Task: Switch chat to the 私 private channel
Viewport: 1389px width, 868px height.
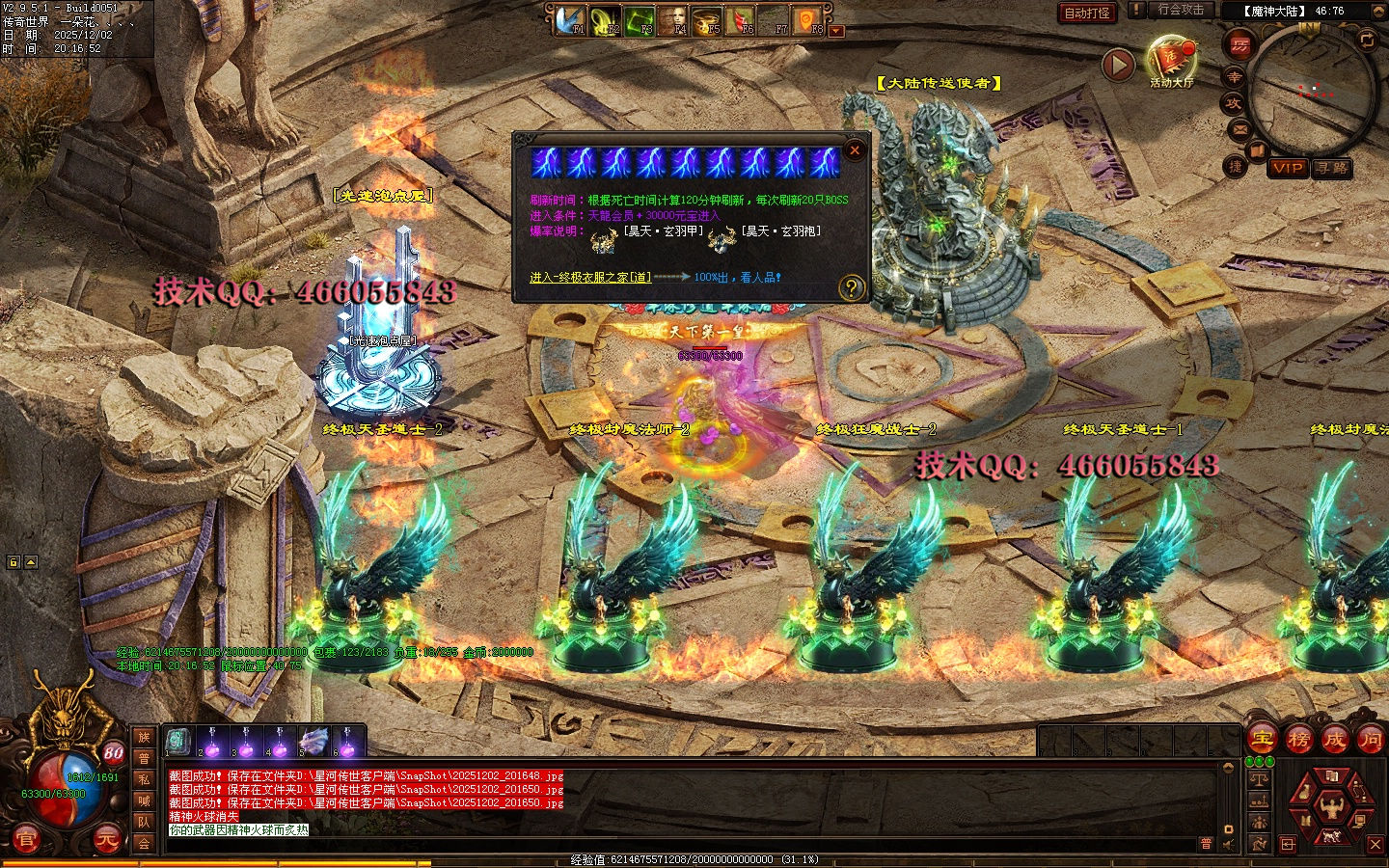Action: [144, 779]
